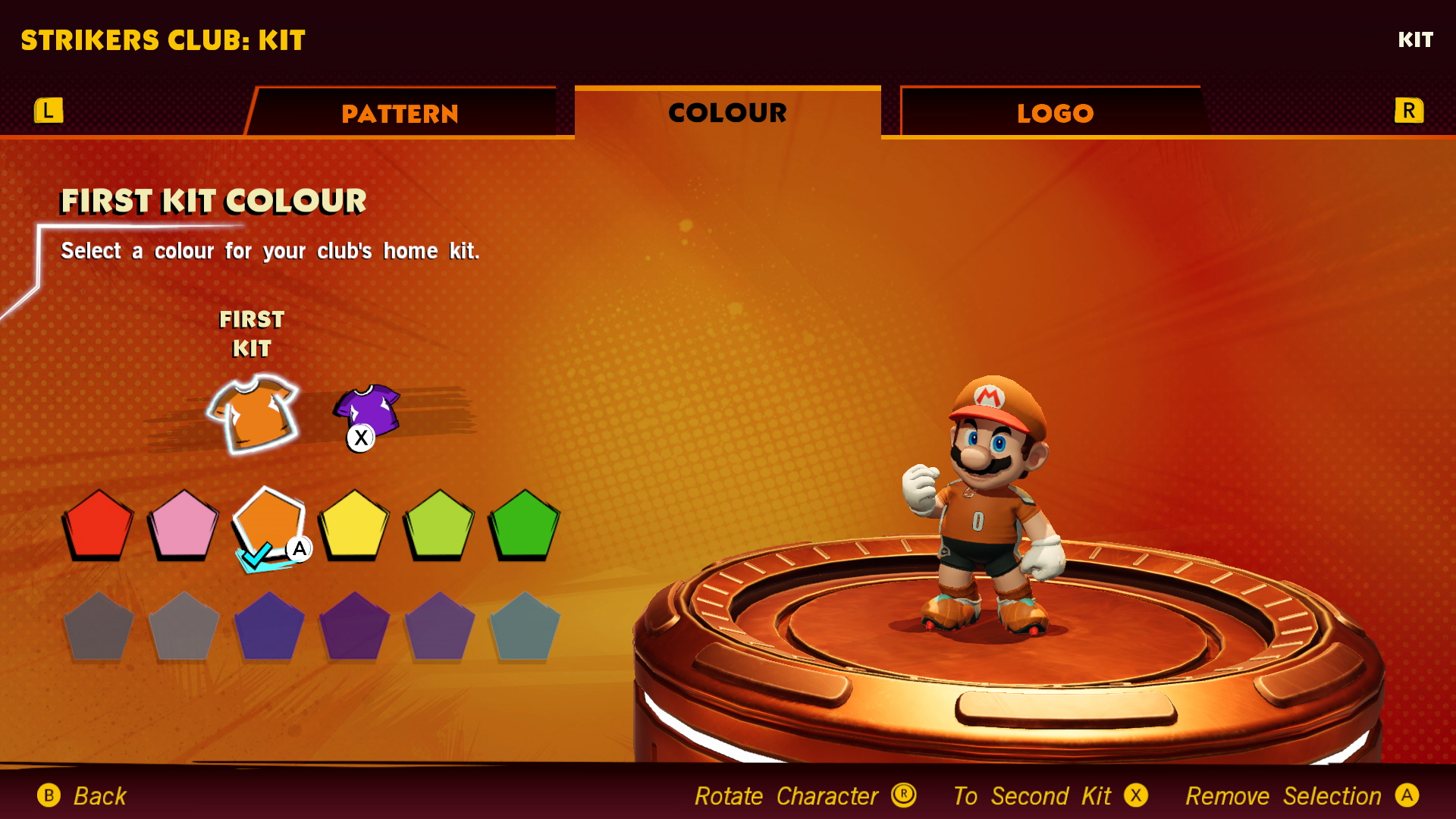Viewport: 1456px width, 819px height.
Task: Choose the orange first kit shirt
Action: coord(254,413)
